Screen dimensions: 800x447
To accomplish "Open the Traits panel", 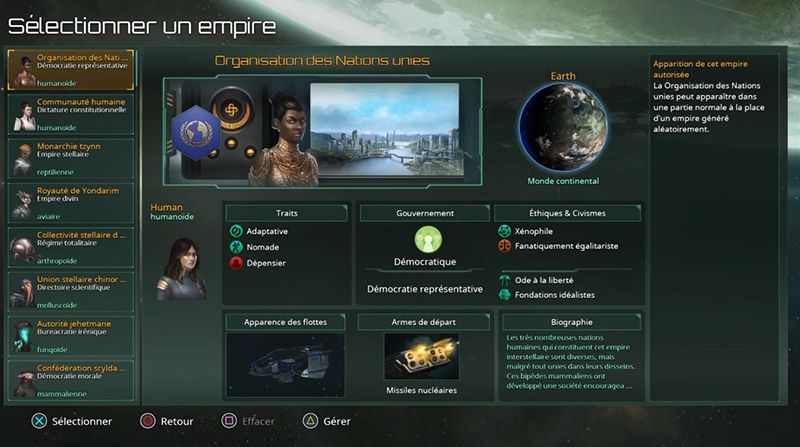I will point(286,213).
